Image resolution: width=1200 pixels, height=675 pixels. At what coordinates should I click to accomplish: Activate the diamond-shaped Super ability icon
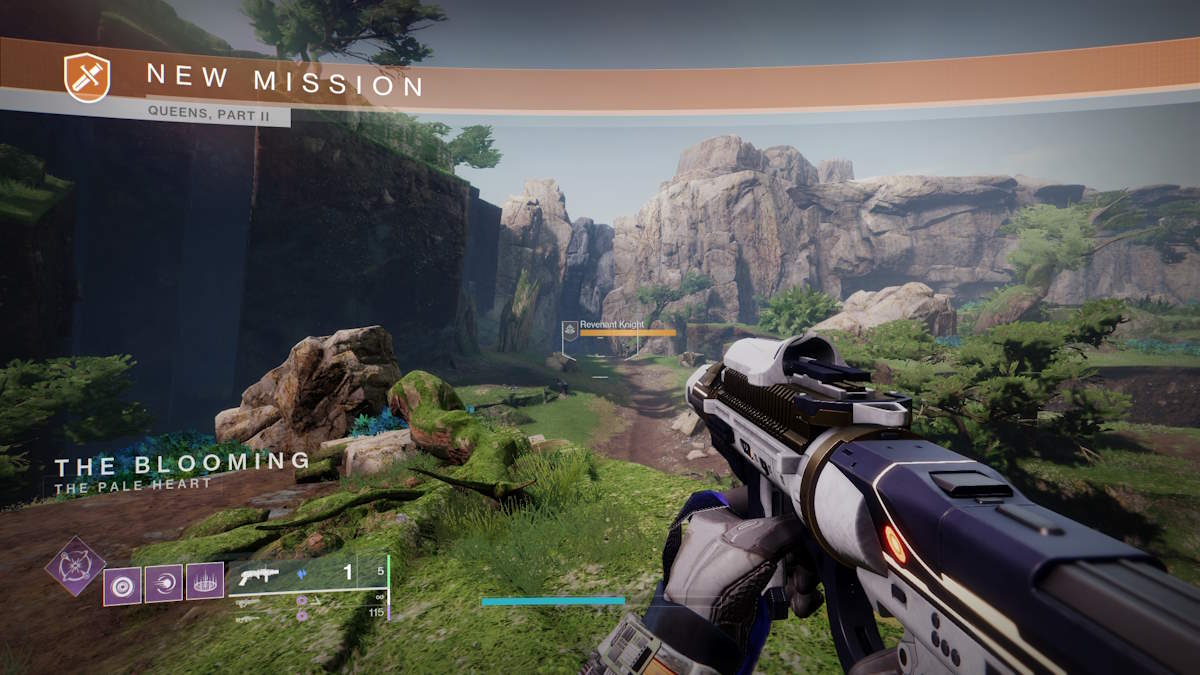[76, 566]
